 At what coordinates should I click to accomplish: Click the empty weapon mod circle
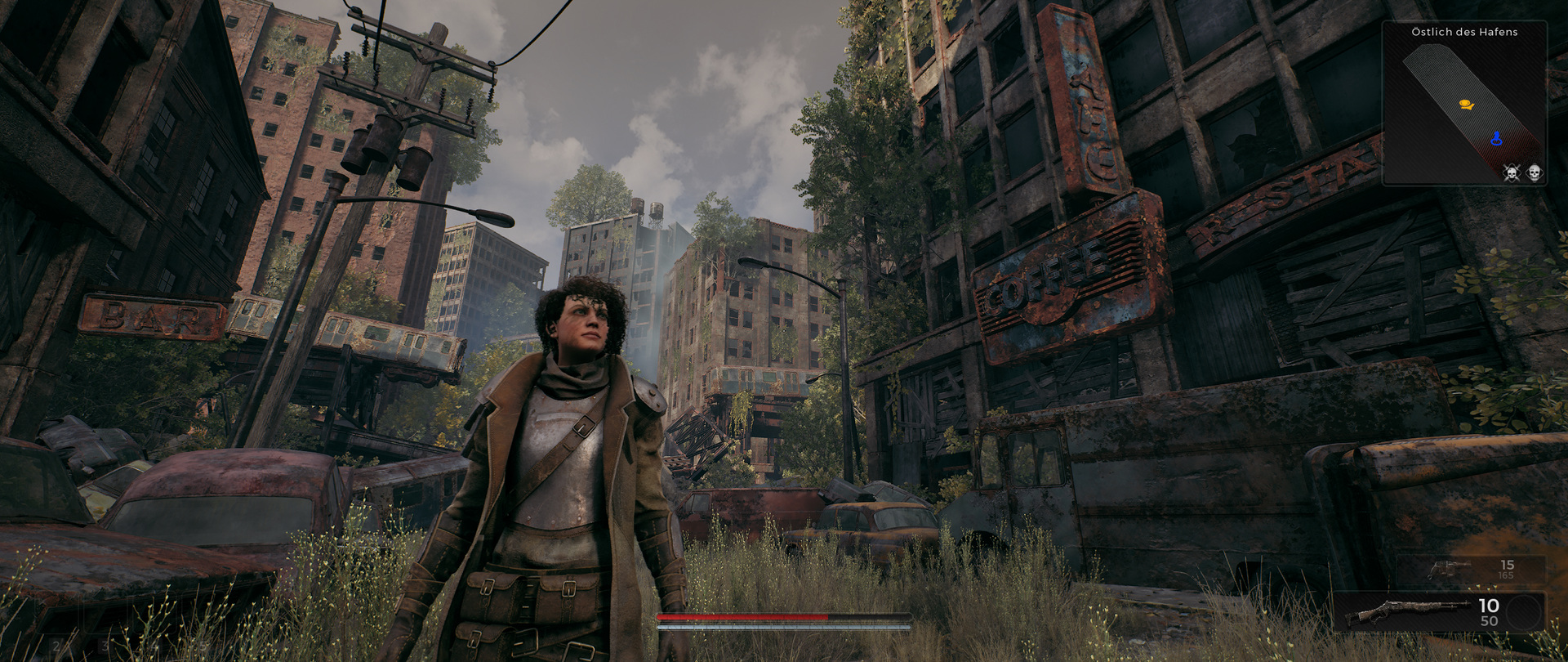point(1522,613)
